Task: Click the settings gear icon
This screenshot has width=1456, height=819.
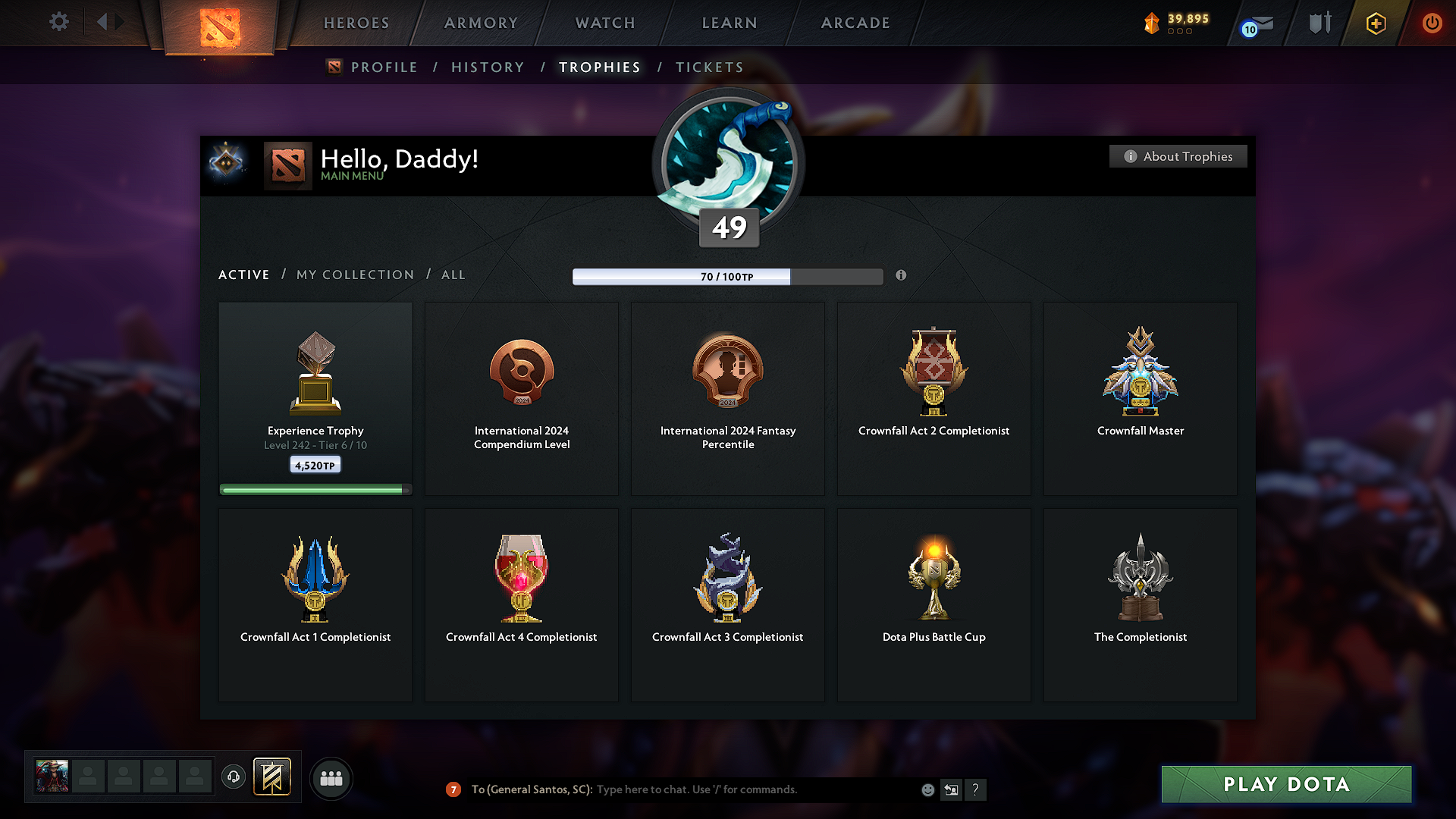Action: click(58, 22)
